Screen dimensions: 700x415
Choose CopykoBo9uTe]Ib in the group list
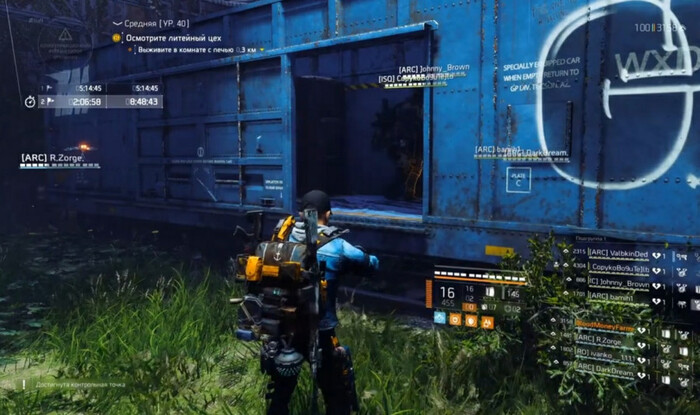[620, 269]
